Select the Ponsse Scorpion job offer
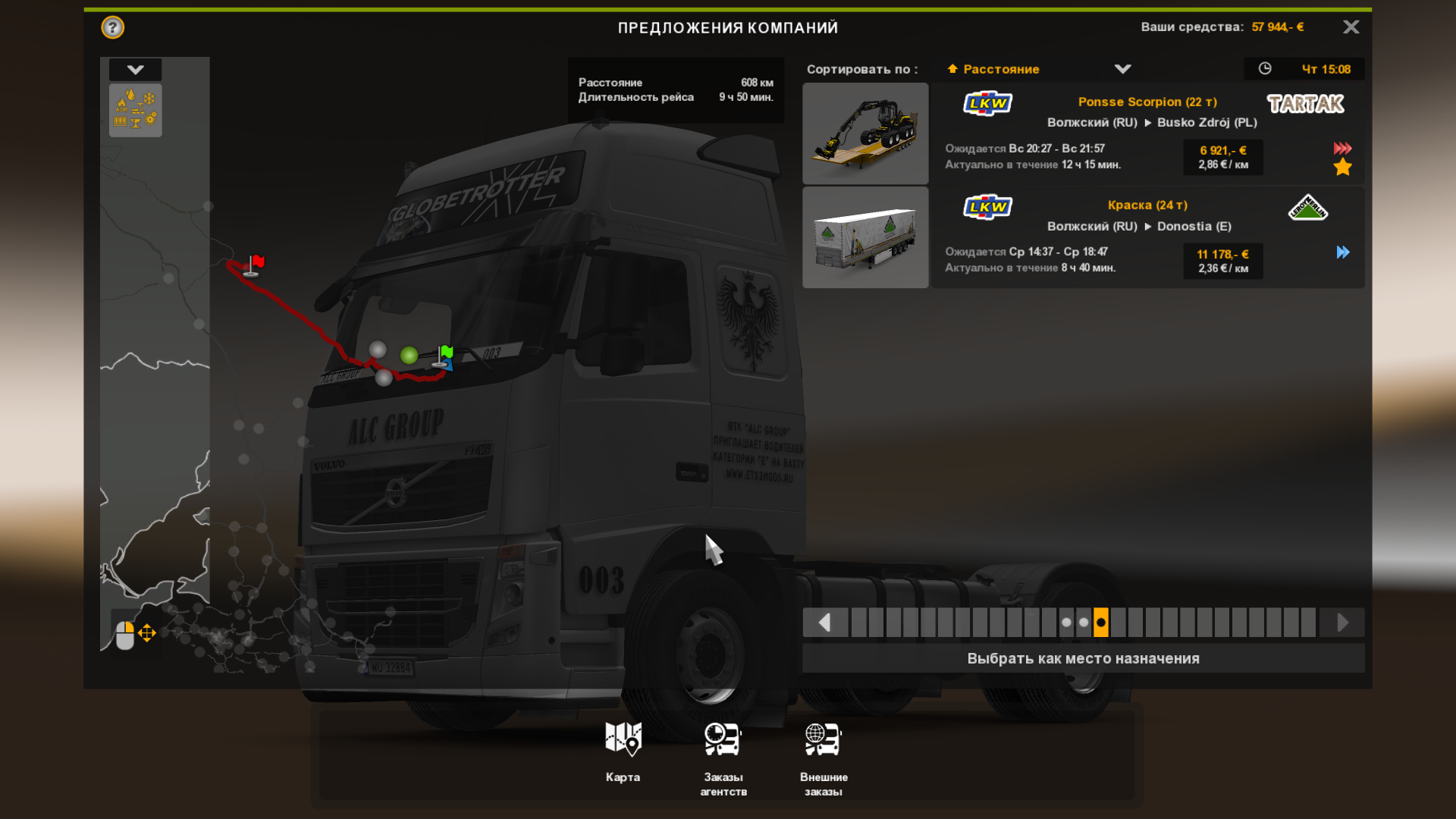The image size is (1456, 819). [x=1147, y=133]
